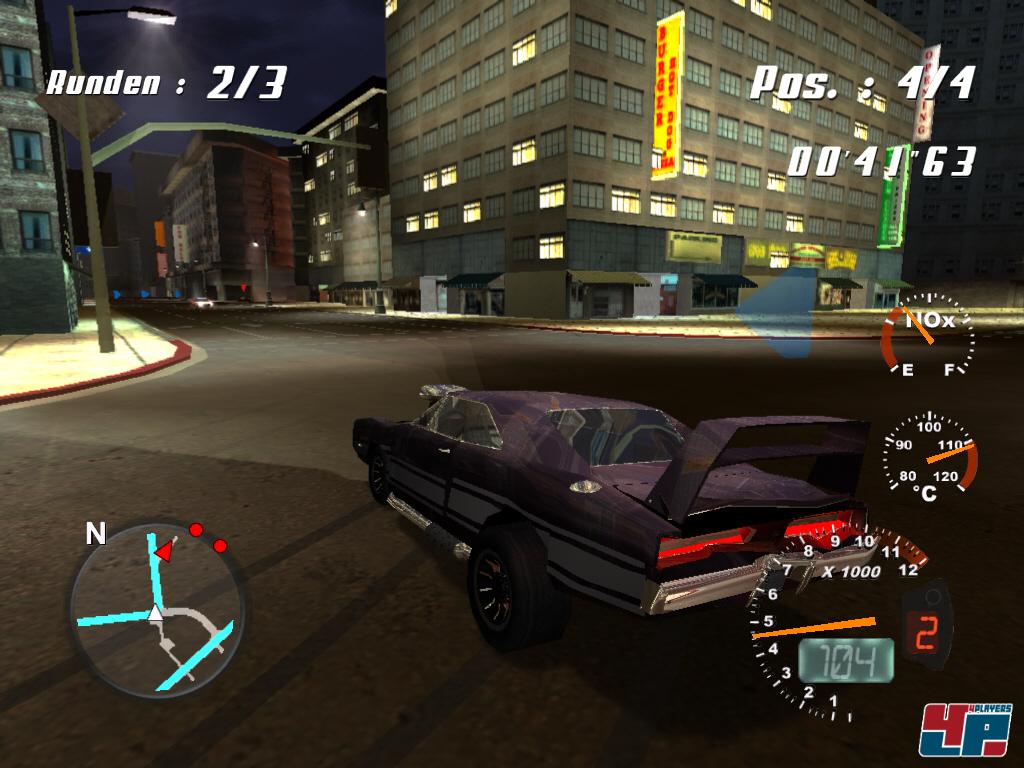Select the red triangle marker on minimap
The width and height of the screenshot is (1024, 768).
162,551
